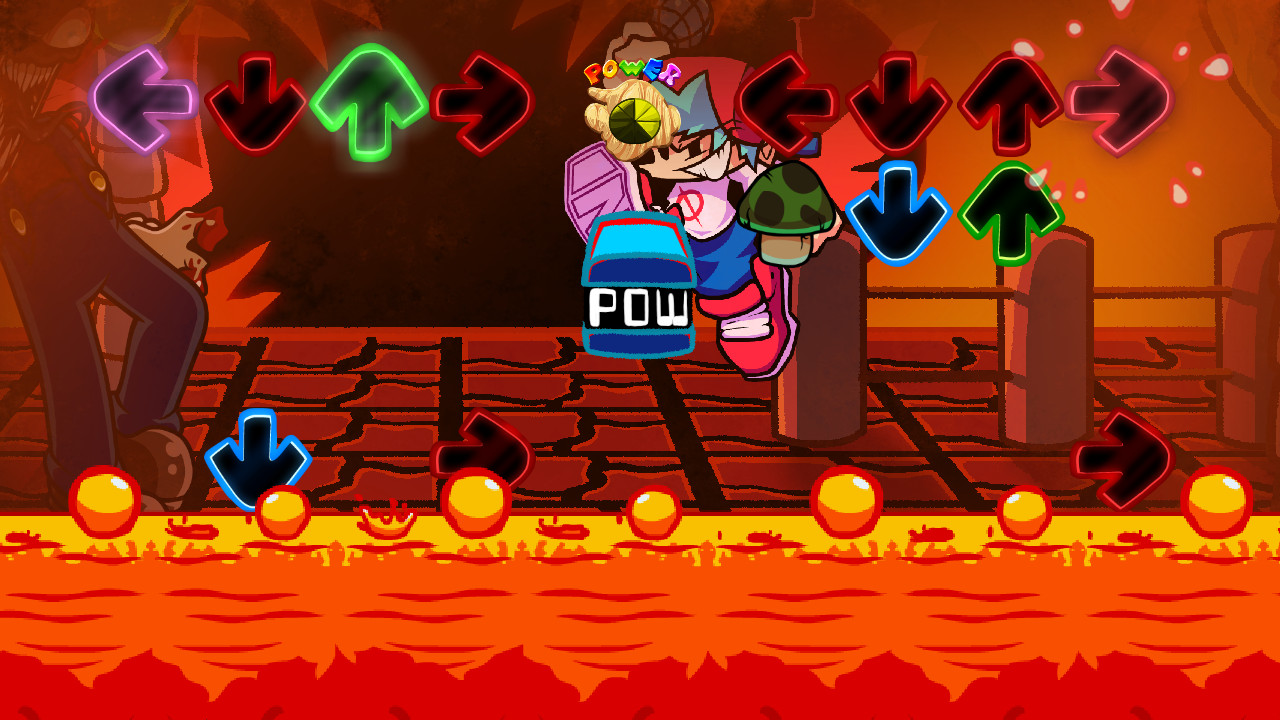Hit the blue down arrow near the mushroom
Image resolution: width=1280 pixels, height=720 pixels.
(x=898, y=212)
